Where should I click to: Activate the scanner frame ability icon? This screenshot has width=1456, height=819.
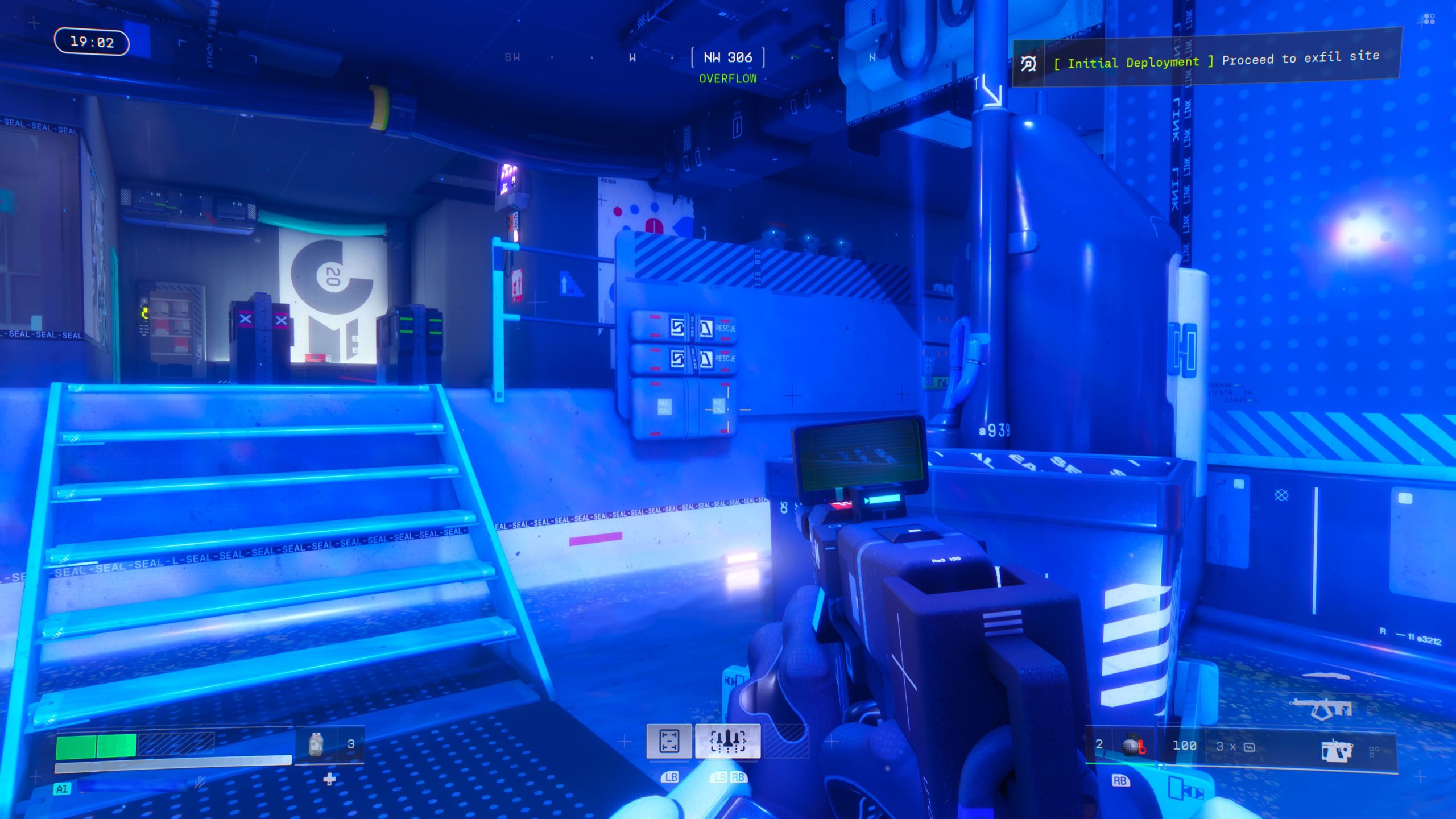[669, 741]
